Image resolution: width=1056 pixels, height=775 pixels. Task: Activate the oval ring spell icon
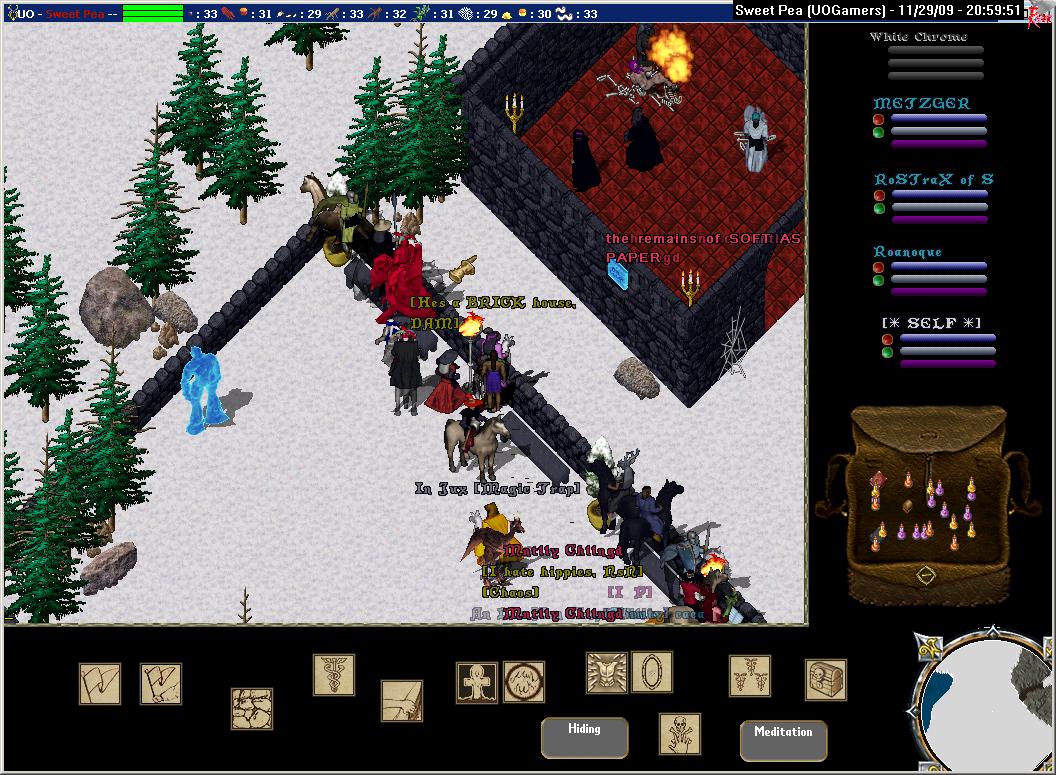652,671
